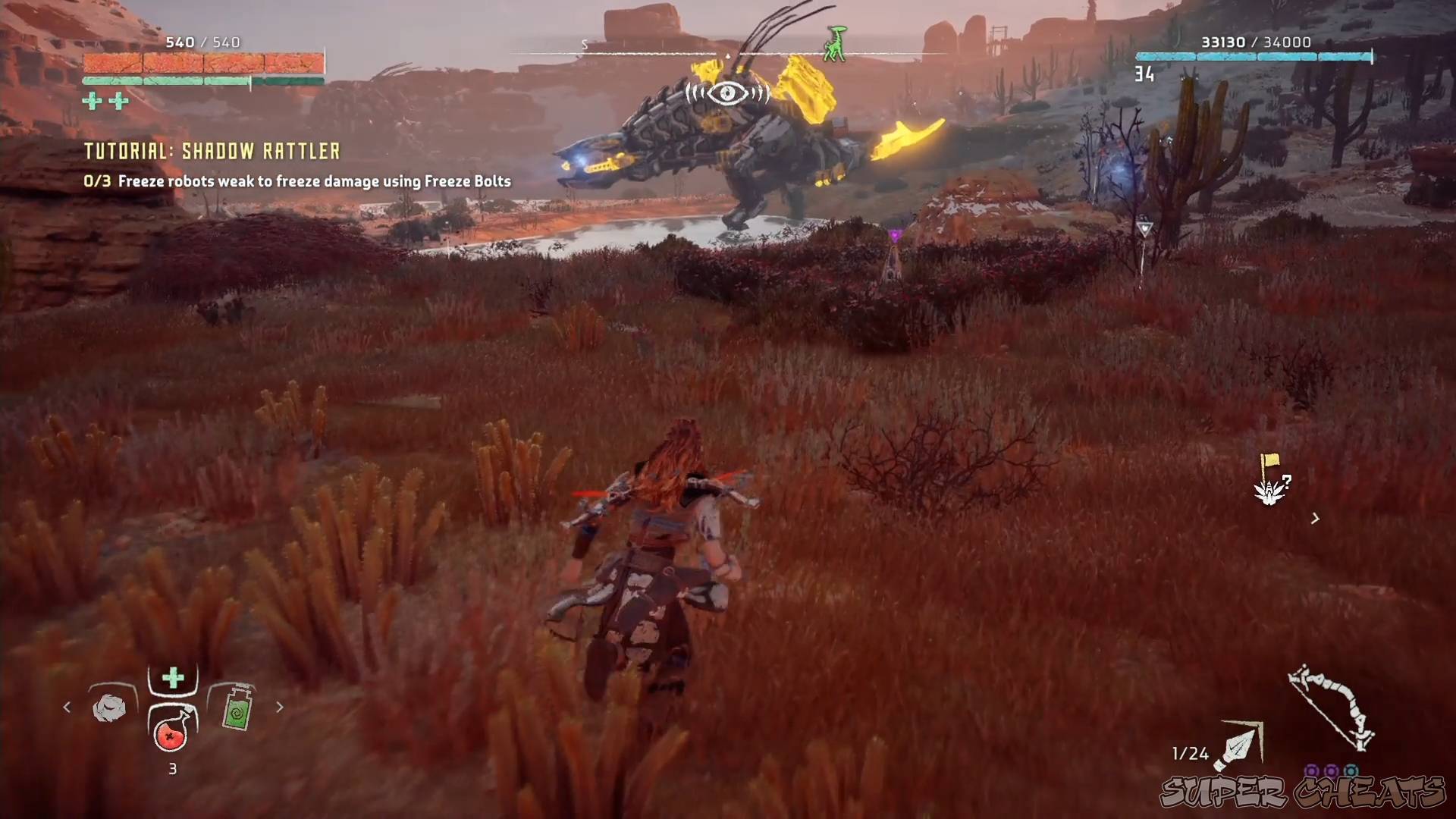Screen dimensions: 1456x819
Task: Click the medicine pouch plus icon
Action: (171, 677)
